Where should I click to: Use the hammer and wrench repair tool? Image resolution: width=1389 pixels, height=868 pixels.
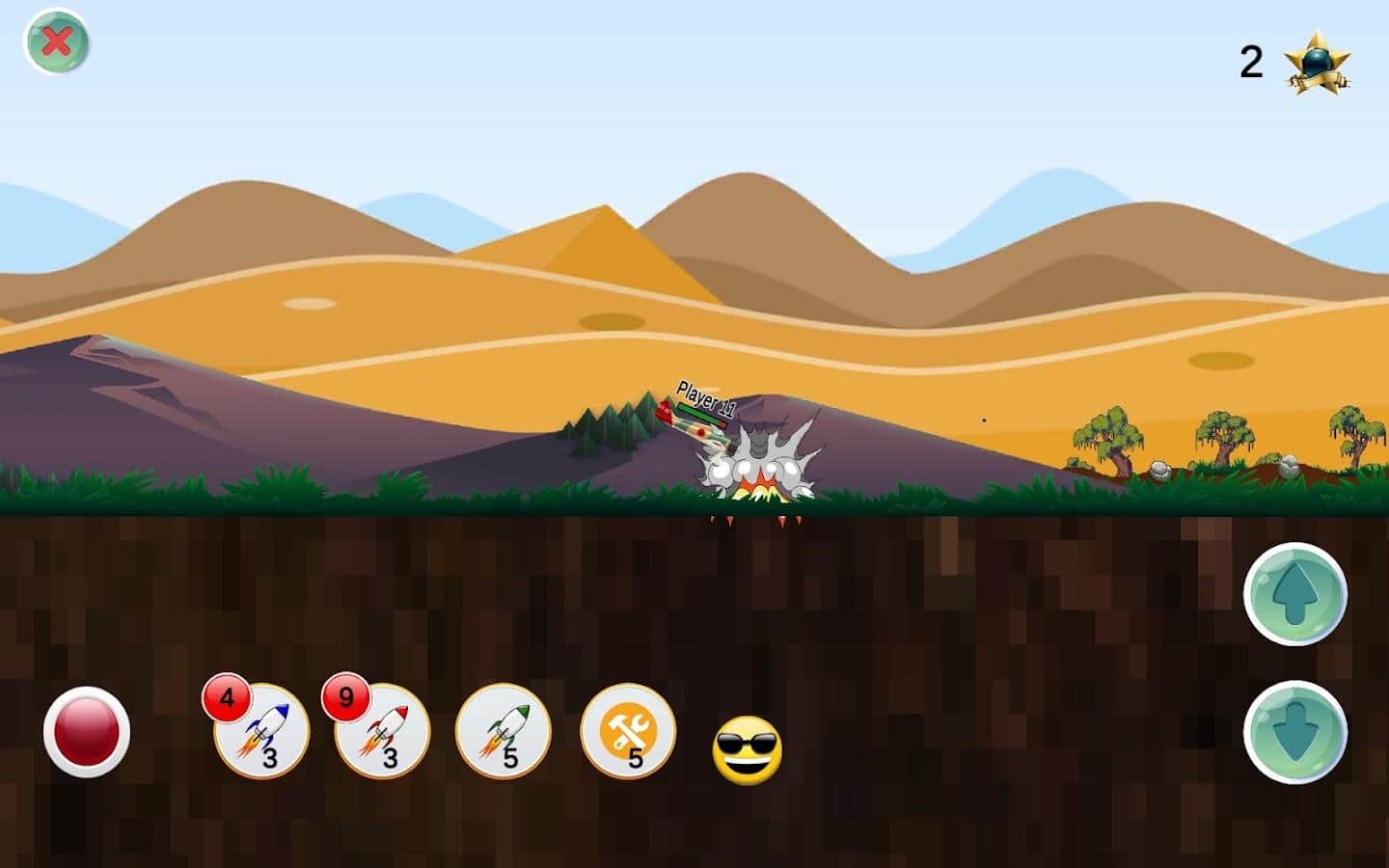(628, 732)
